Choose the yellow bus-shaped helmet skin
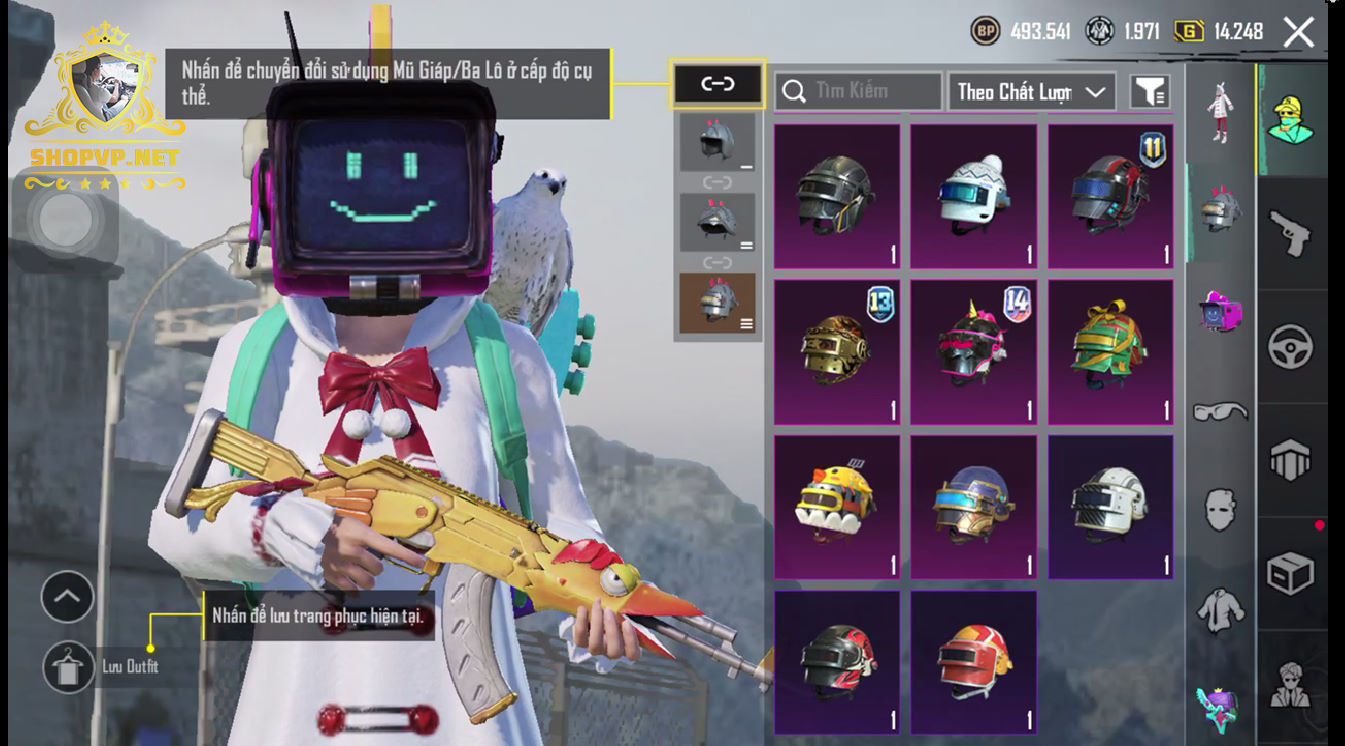 836,506
